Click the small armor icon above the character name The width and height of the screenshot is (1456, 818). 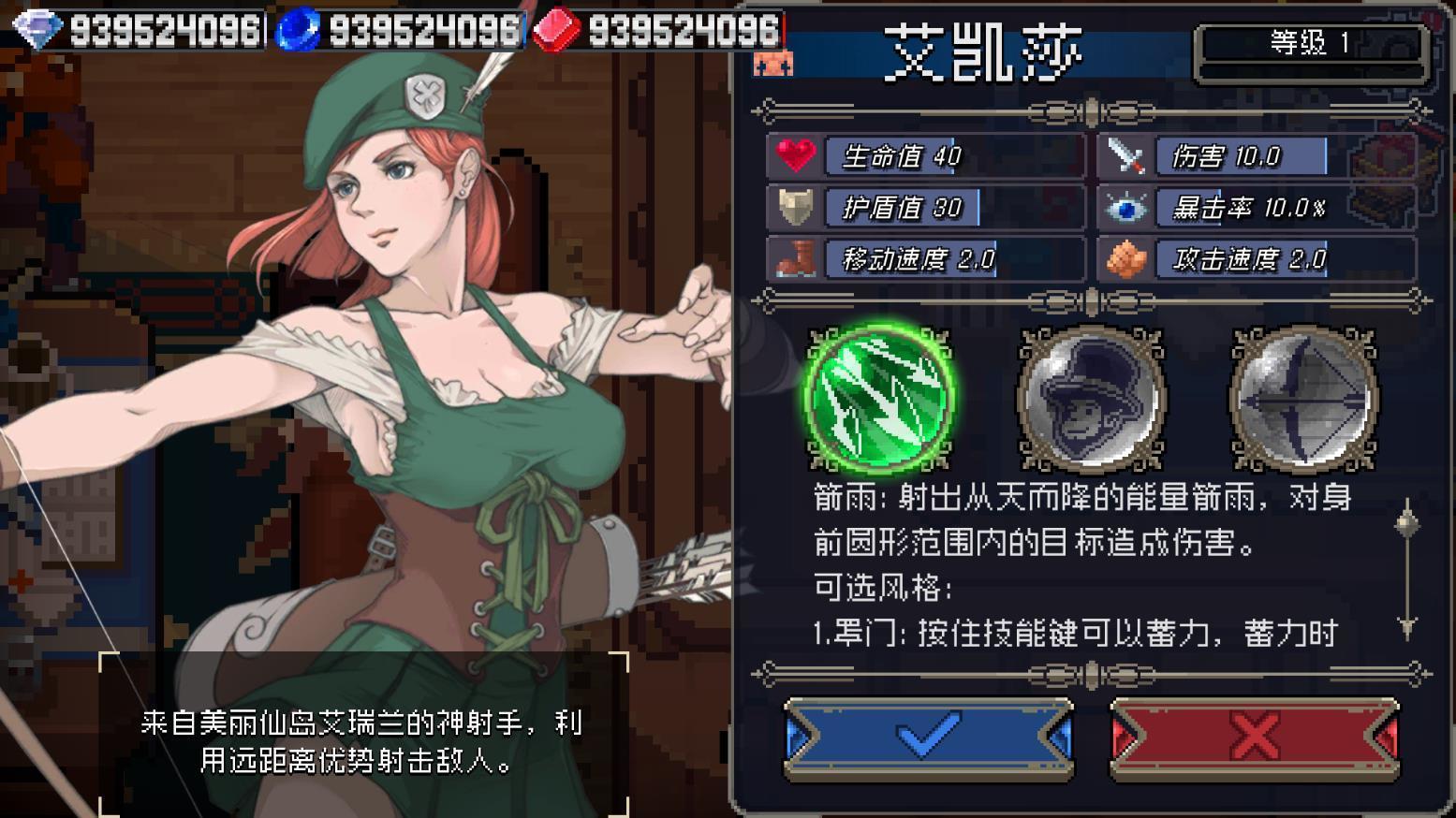click(773, 64)
